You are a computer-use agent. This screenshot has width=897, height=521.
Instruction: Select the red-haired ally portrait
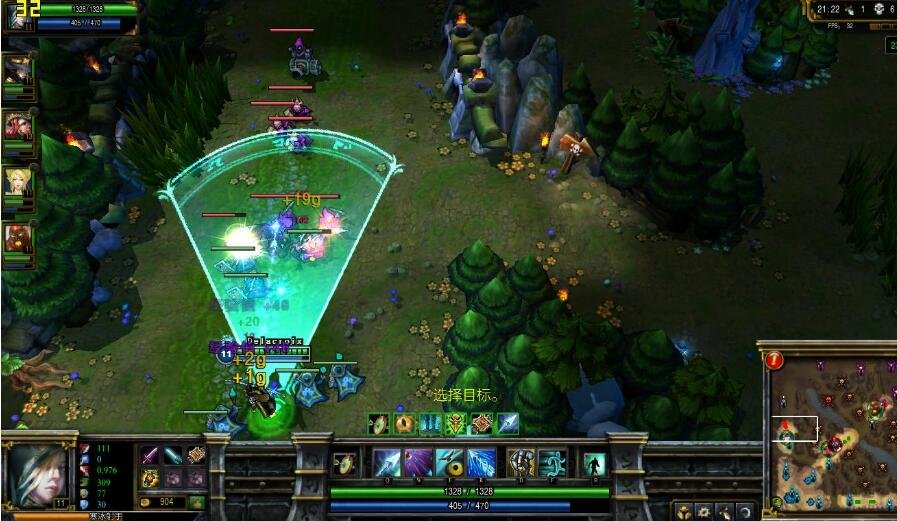(x=18, y=126)
